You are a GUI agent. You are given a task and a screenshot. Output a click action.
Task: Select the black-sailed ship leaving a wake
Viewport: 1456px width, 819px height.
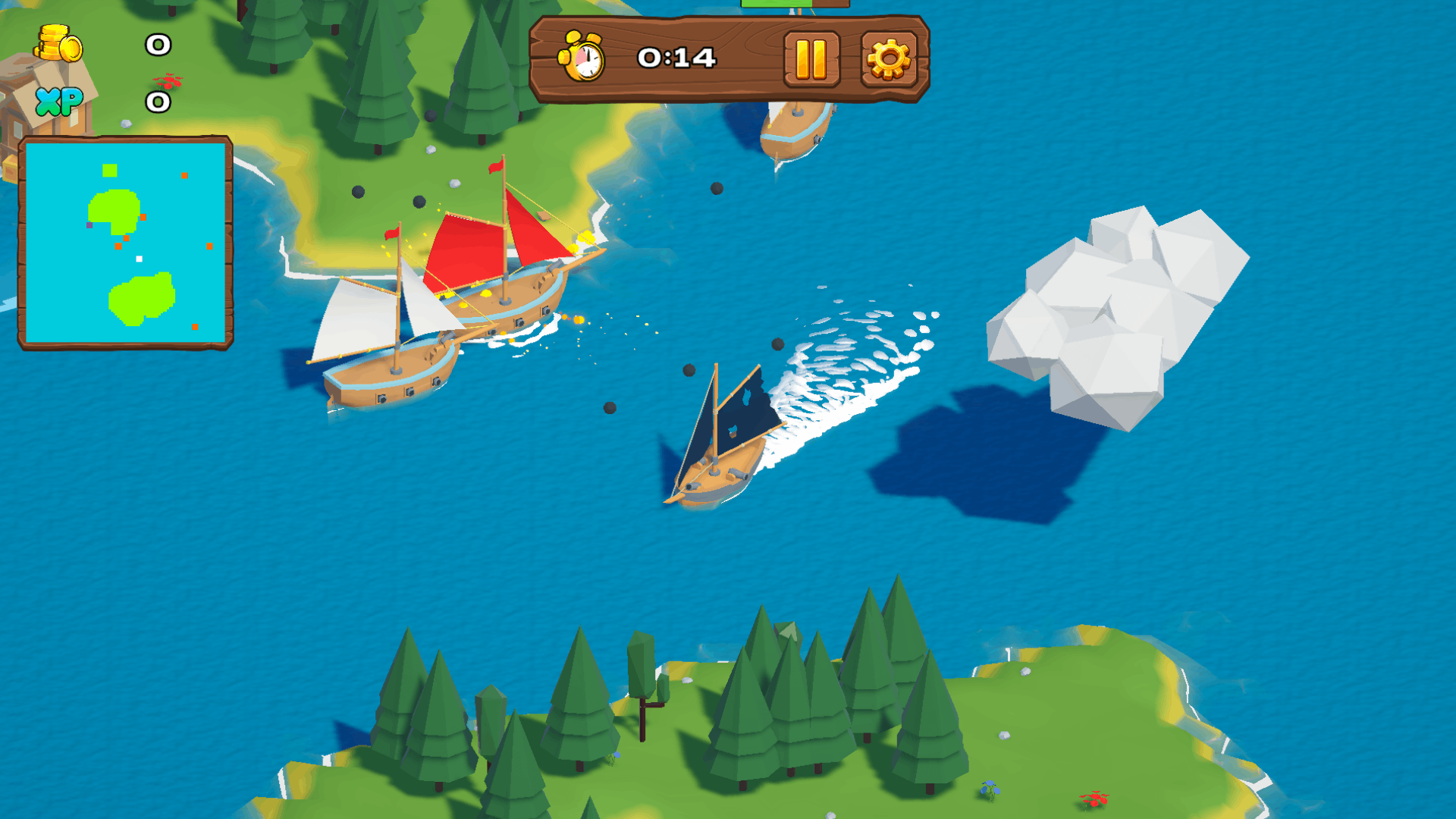click(x=720, y=440)
